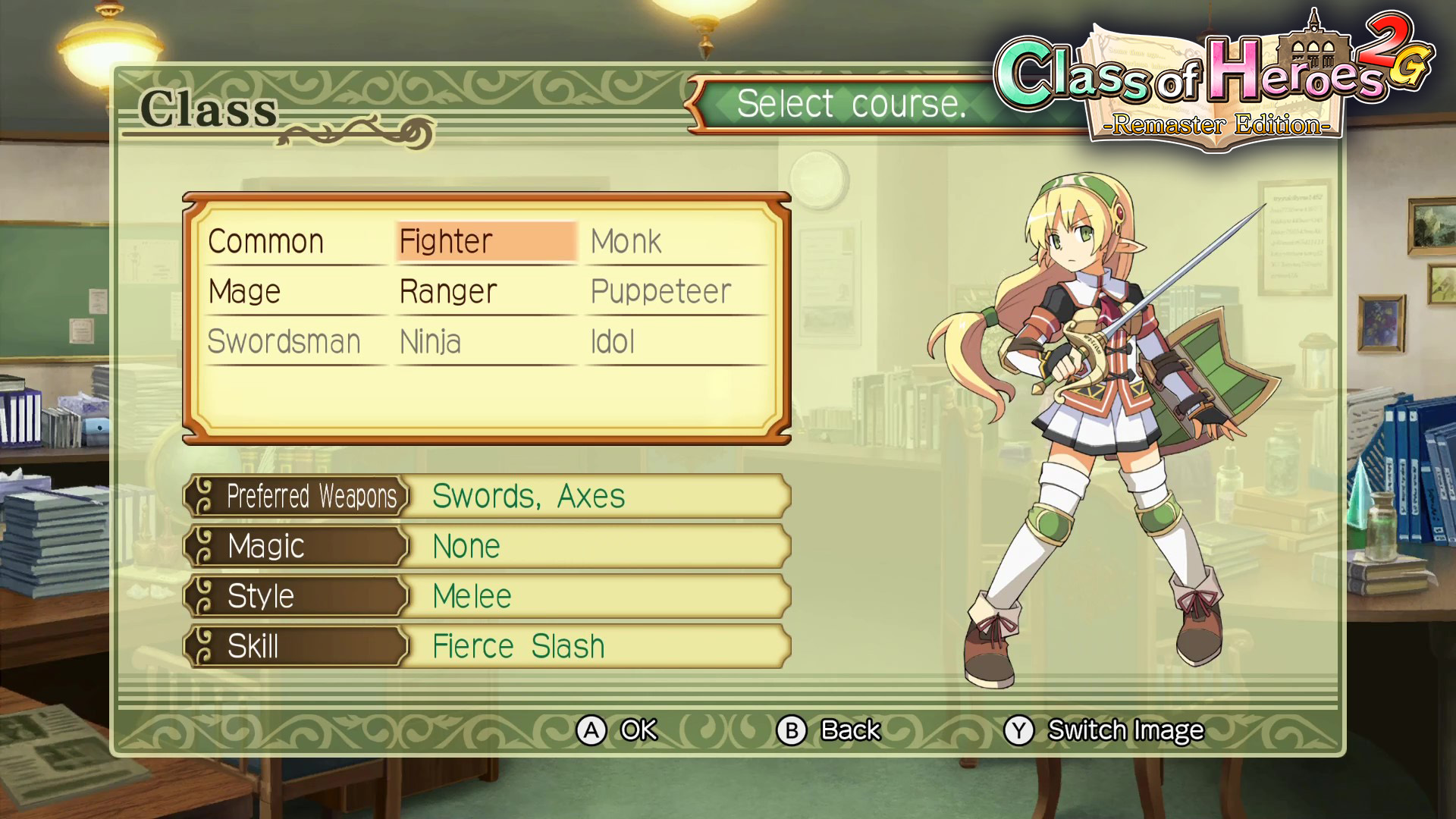Viewport: 1456px width, 819px height.
Task: Select the Mage course
Action: coord(245,292)
